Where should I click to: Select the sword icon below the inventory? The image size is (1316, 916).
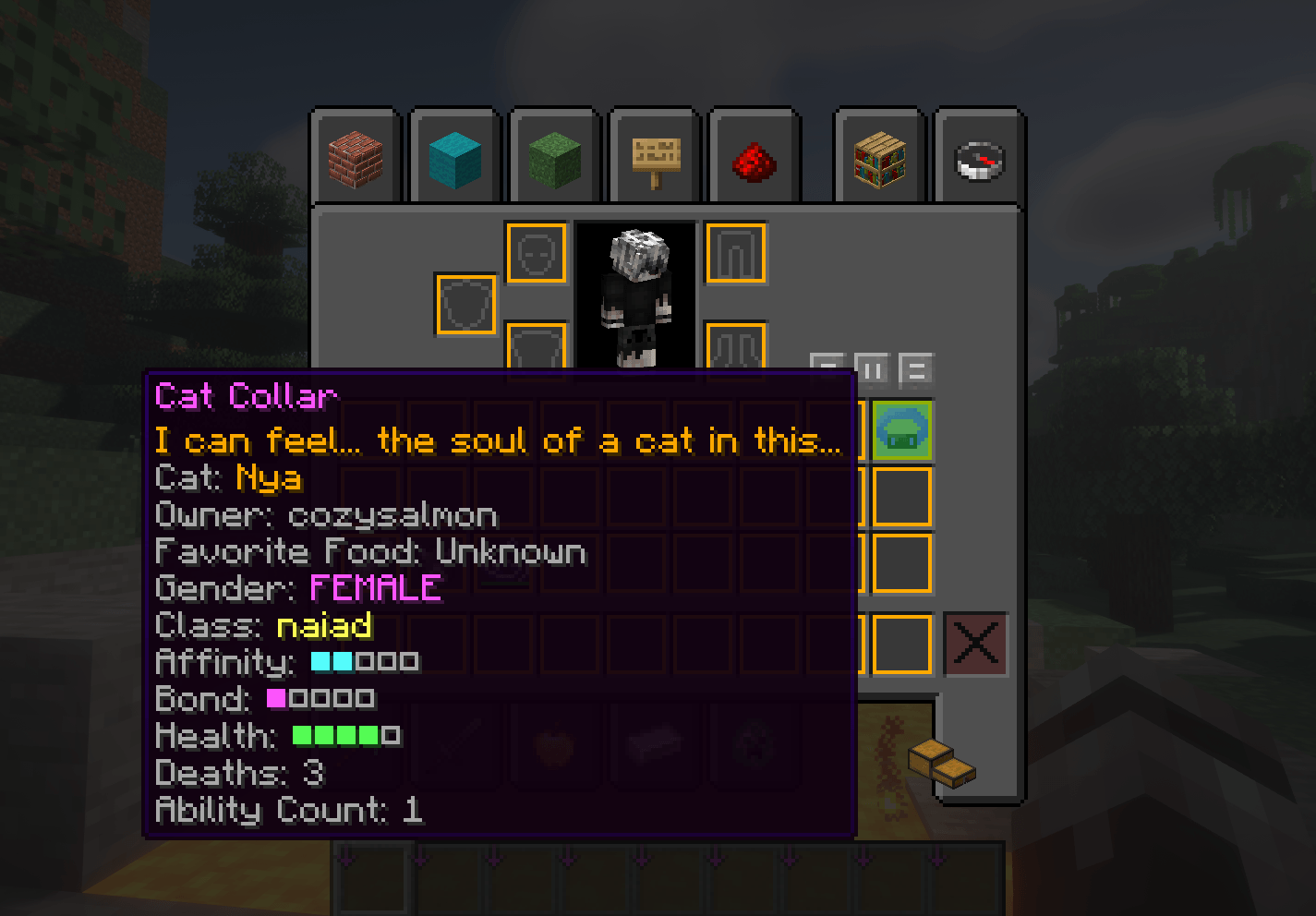coord(455,743)
